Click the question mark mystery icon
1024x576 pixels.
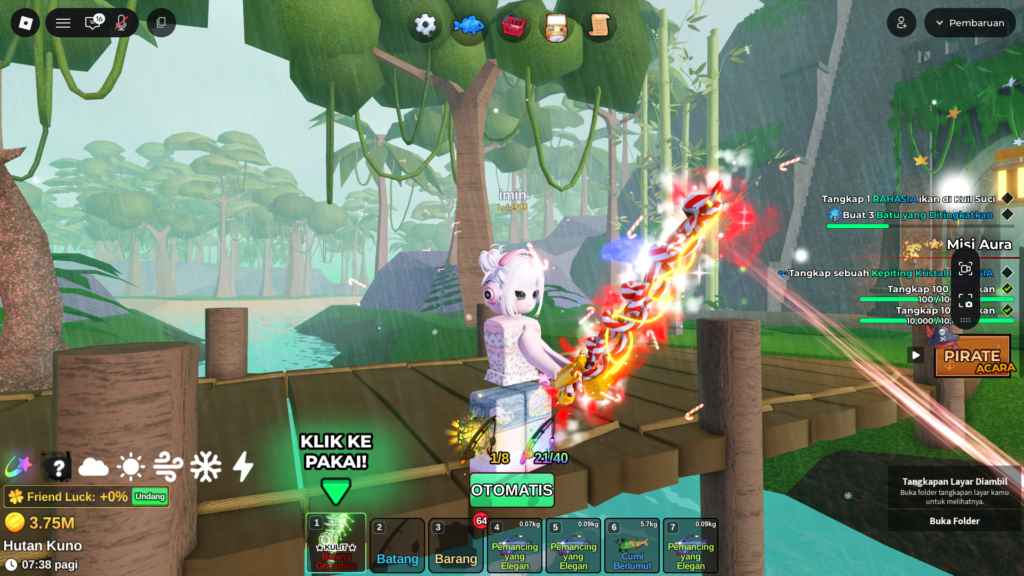pyautogui.click(x=58, y=466)
